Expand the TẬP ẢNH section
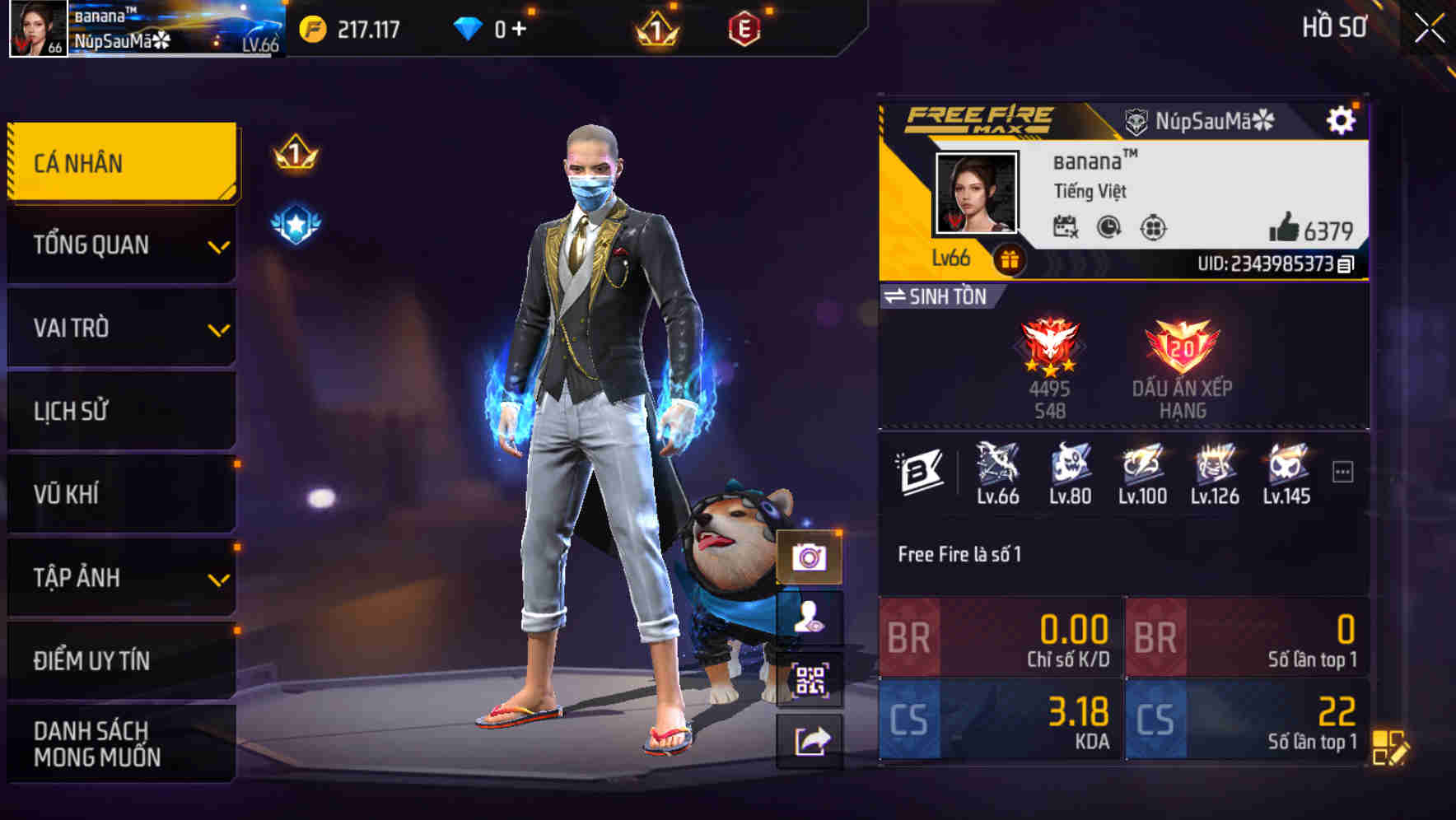Viewport: 1456px width, 820px height. 120,578
